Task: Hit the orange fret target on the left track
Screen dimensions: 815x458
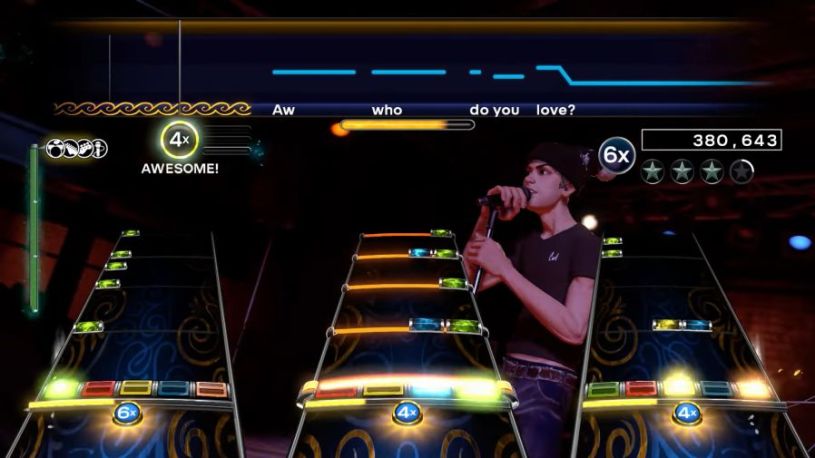Action: tap(211, 389)
